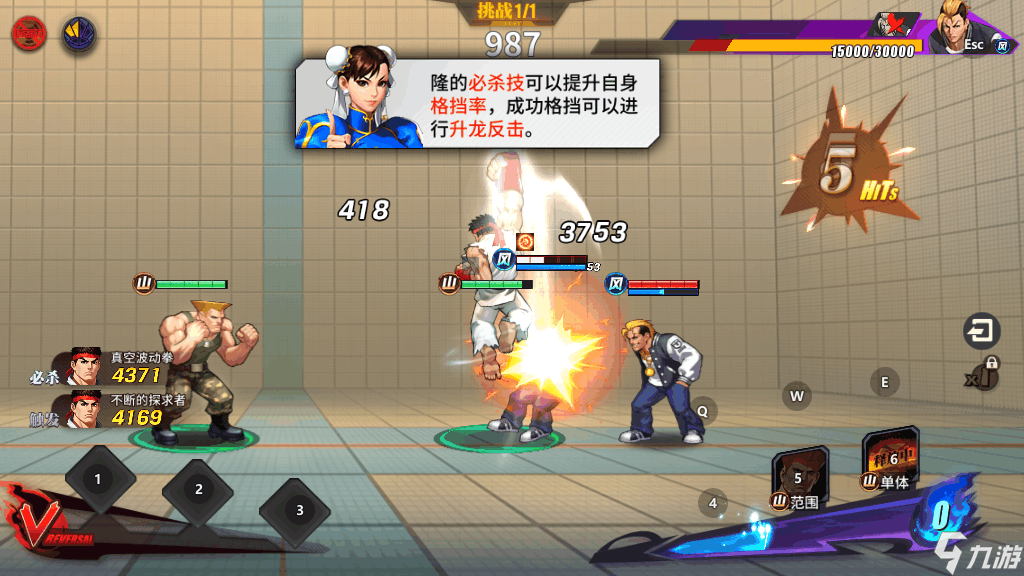Open the Ryu 真空波动拳 damage entry

click(108, 367)
